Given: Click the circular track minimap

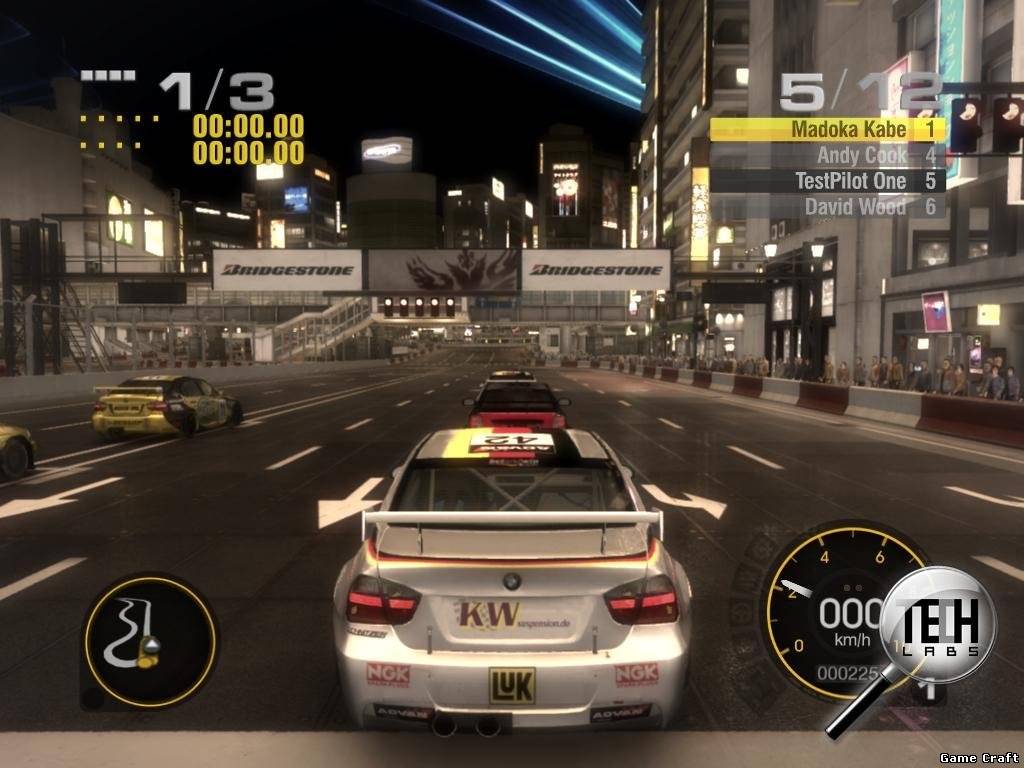Looking at the screenshot, I should [x=150, y=641].
